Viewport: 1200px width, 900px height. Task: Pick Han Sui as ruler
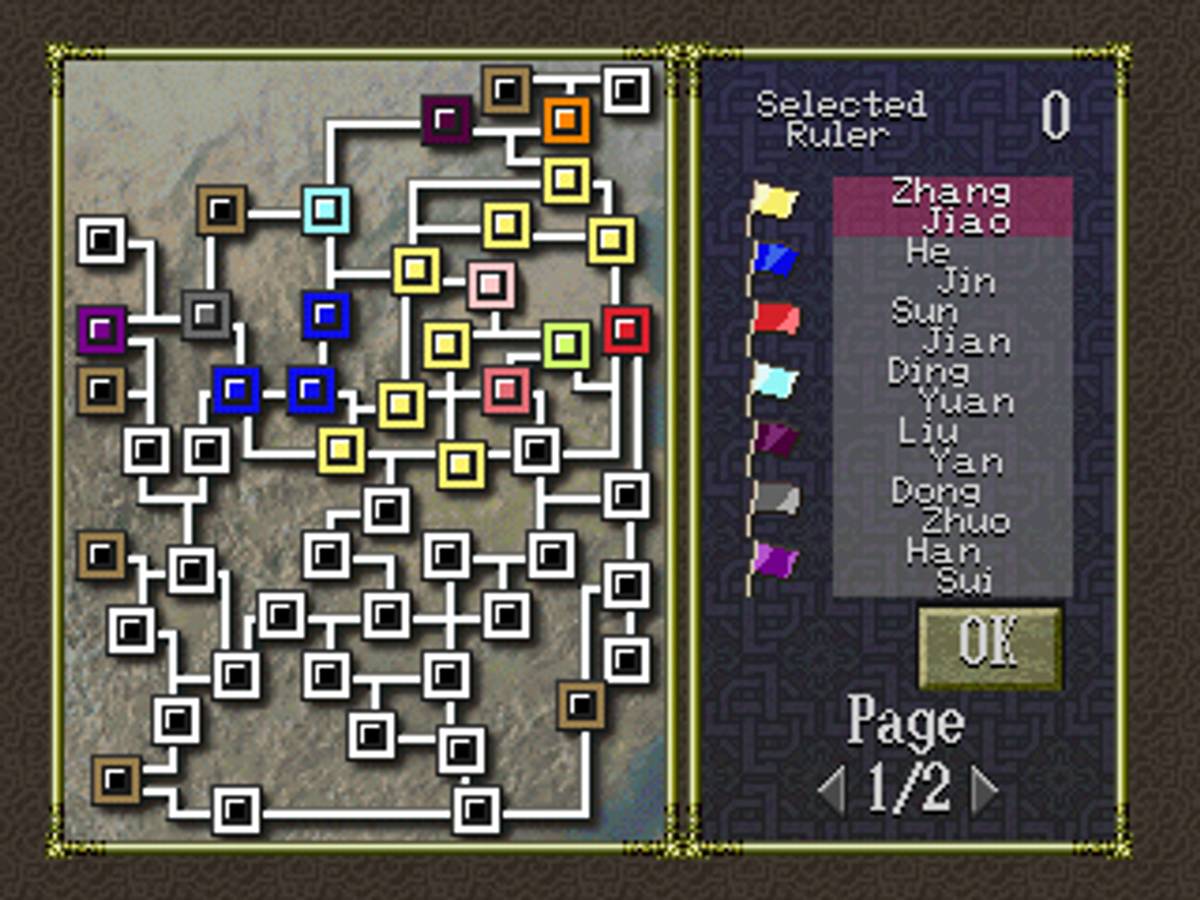pos(952,567)
